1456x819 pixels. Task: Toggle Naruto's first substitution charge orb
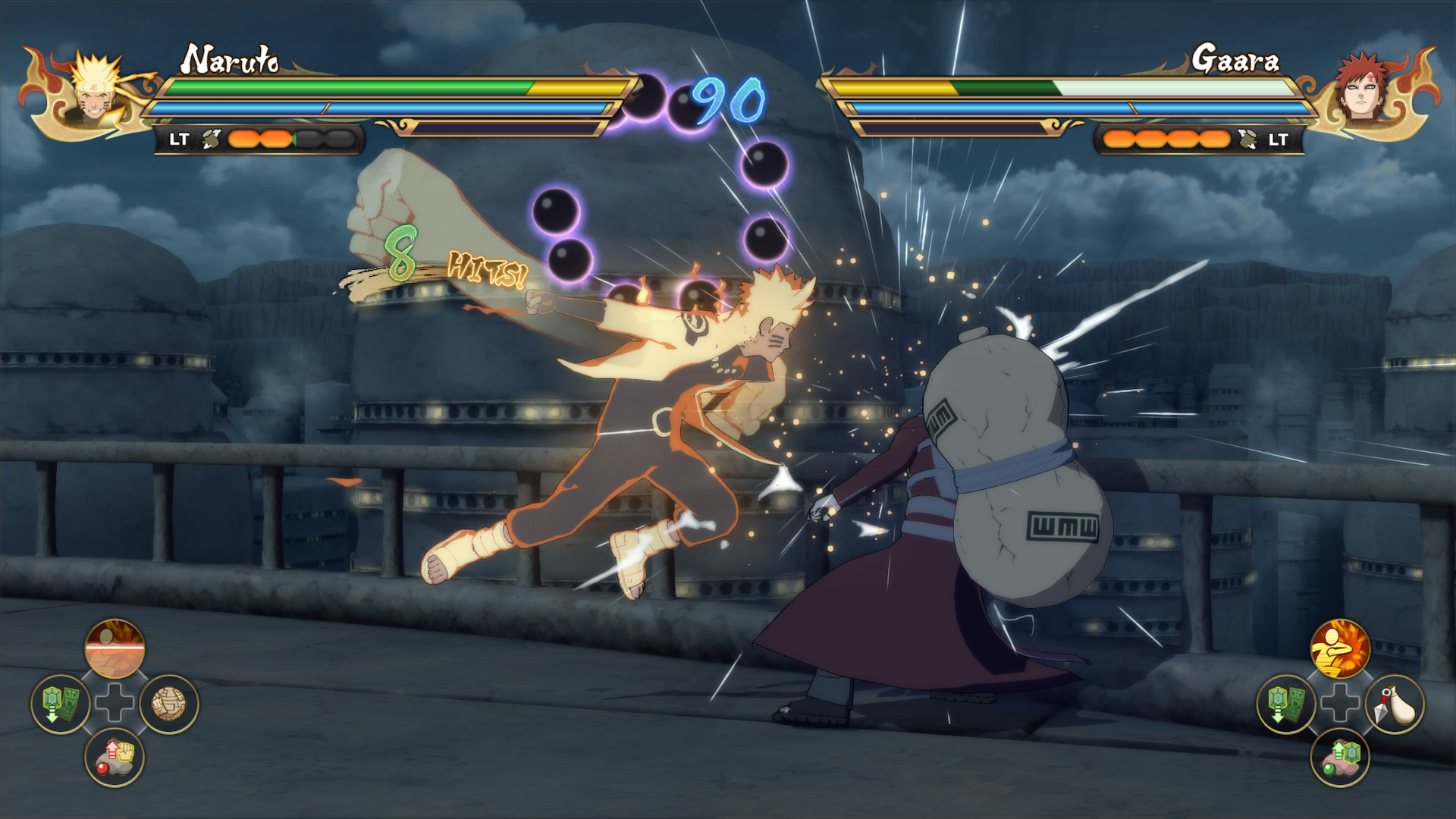coord(243,136)
